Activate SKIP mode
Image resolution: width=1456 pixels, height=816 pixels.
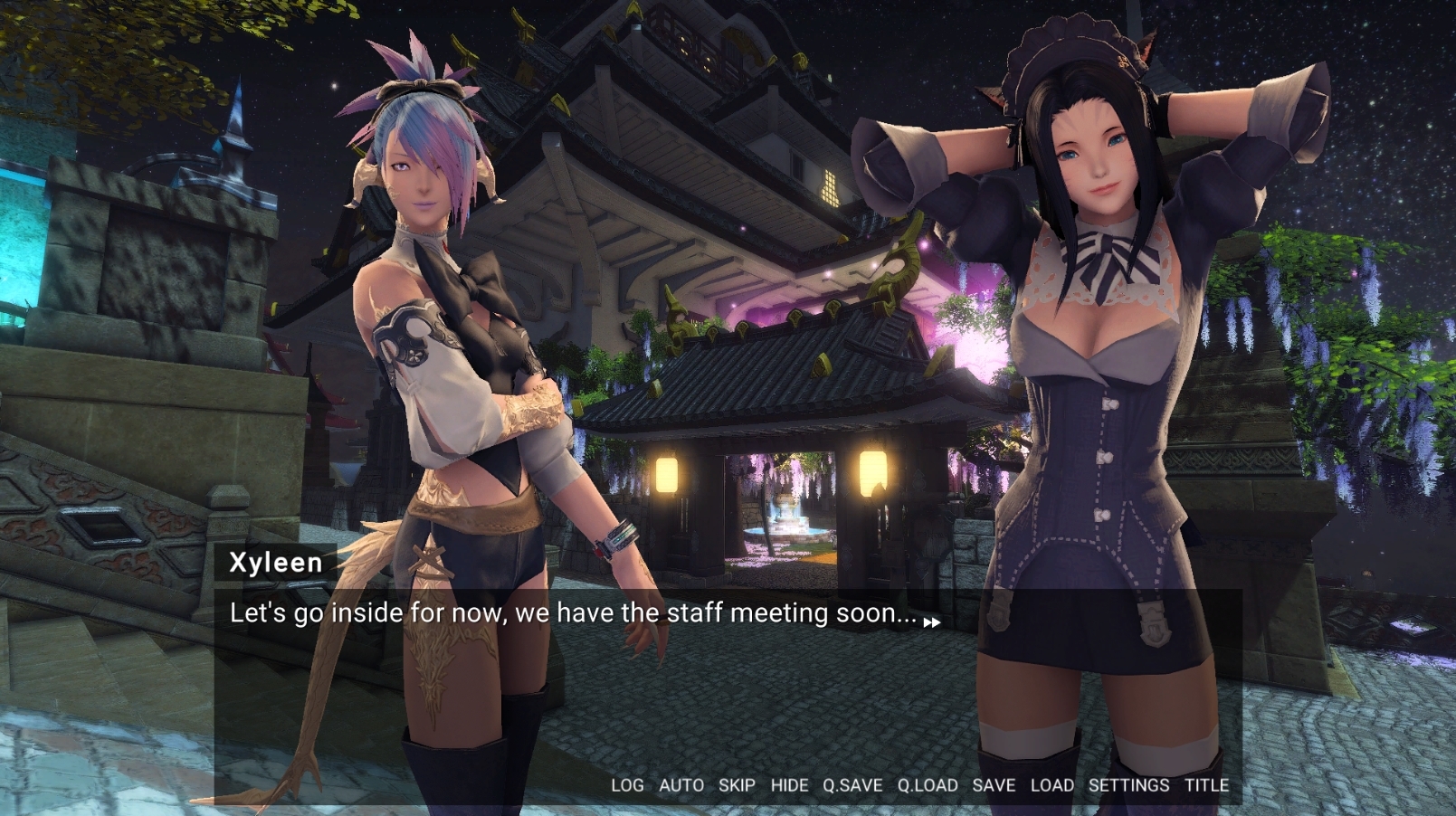737,785
